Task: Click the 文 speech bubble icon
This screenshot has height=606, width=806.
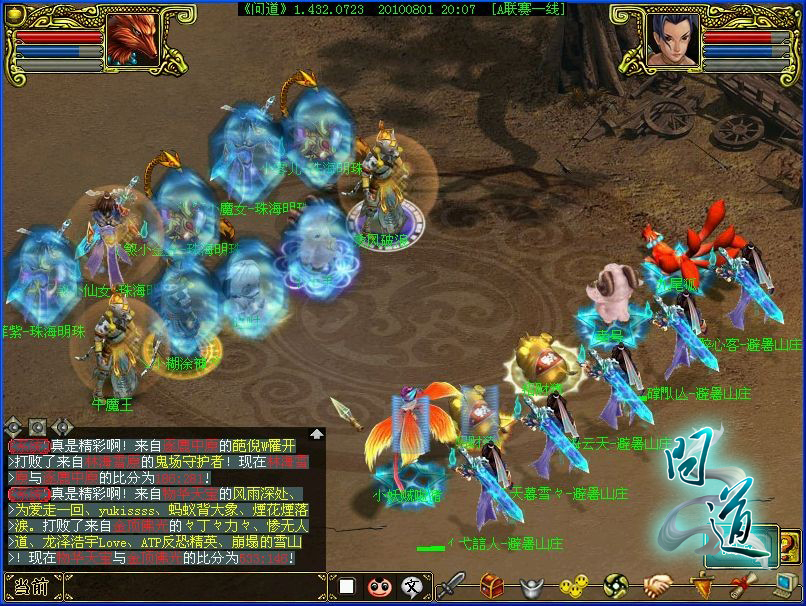Action: point(411,586)
